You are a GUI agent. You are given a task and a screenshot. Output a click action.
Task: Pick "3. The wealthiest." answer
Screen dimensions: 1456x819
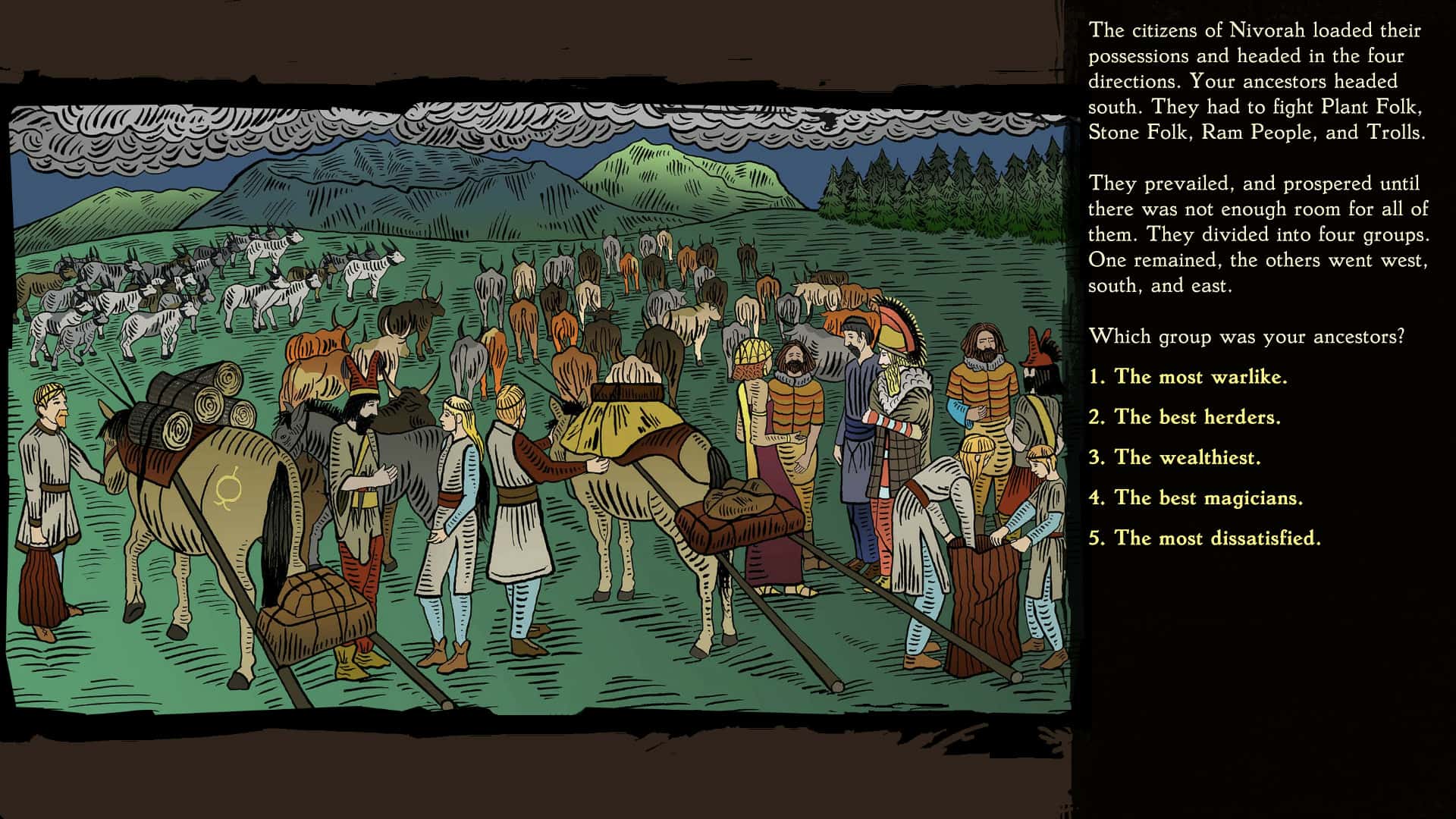[x=1174, y=458]
